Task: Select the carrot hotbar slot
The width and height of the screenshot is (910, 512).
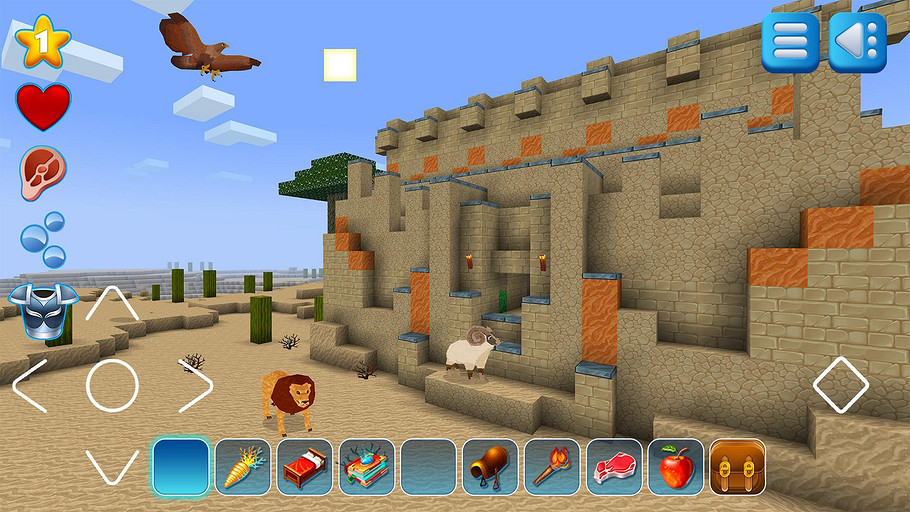Action: pyautogui.click(x=242, y=466)
